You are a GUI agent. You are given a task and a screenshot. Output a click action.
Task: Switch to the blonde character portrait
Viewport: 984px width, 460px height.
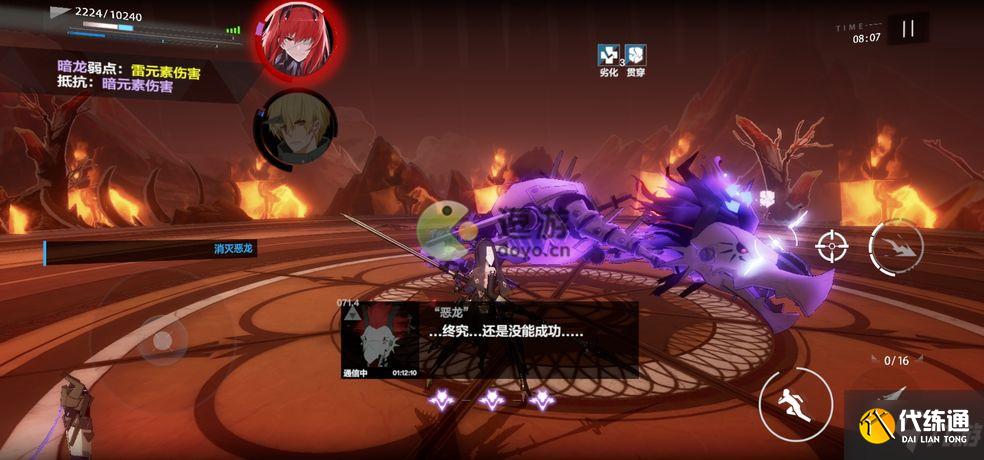pyautogui.click(x=294, y=129)
